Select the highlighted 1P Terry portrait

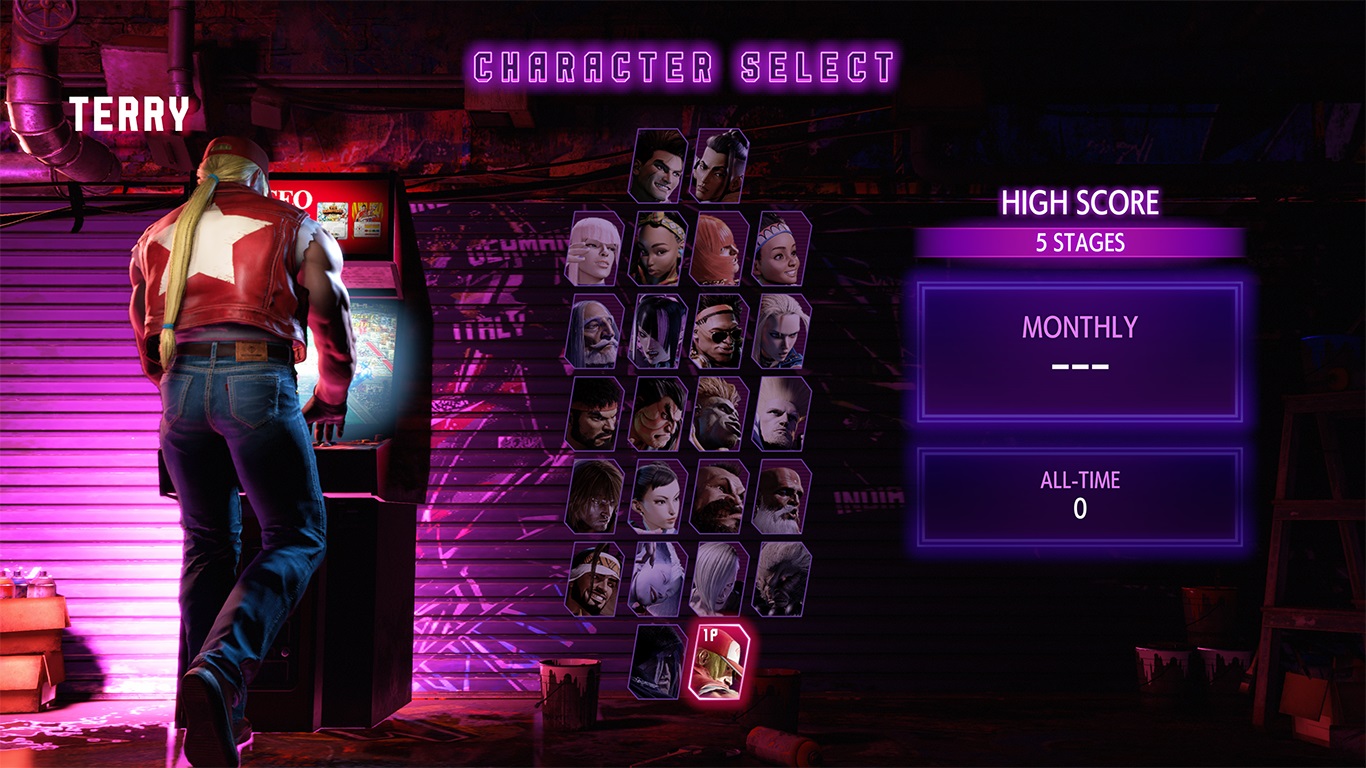tap(719, 661)
